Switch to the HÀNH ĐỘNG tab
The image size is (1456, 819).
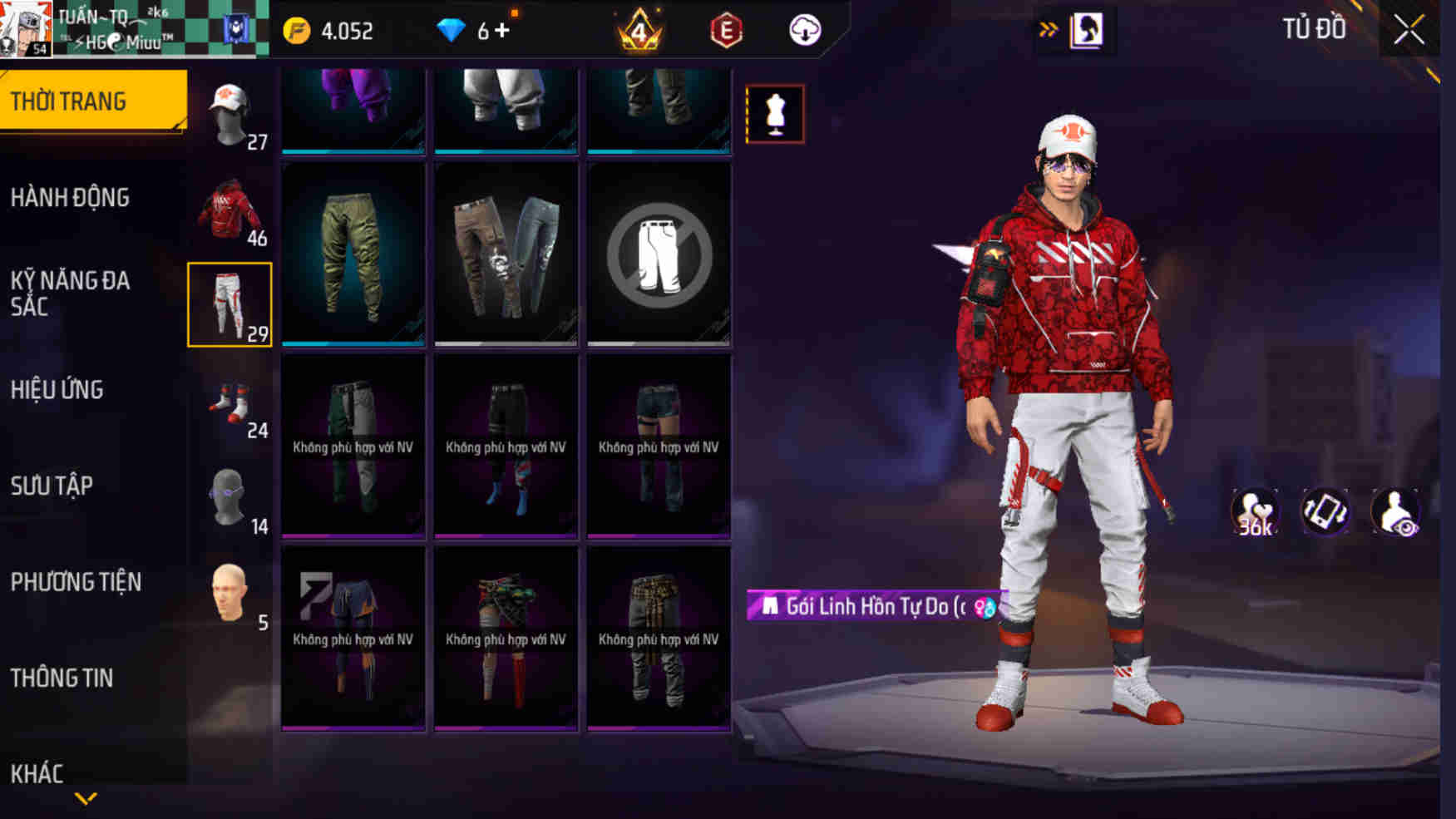(x=71, y=197)
